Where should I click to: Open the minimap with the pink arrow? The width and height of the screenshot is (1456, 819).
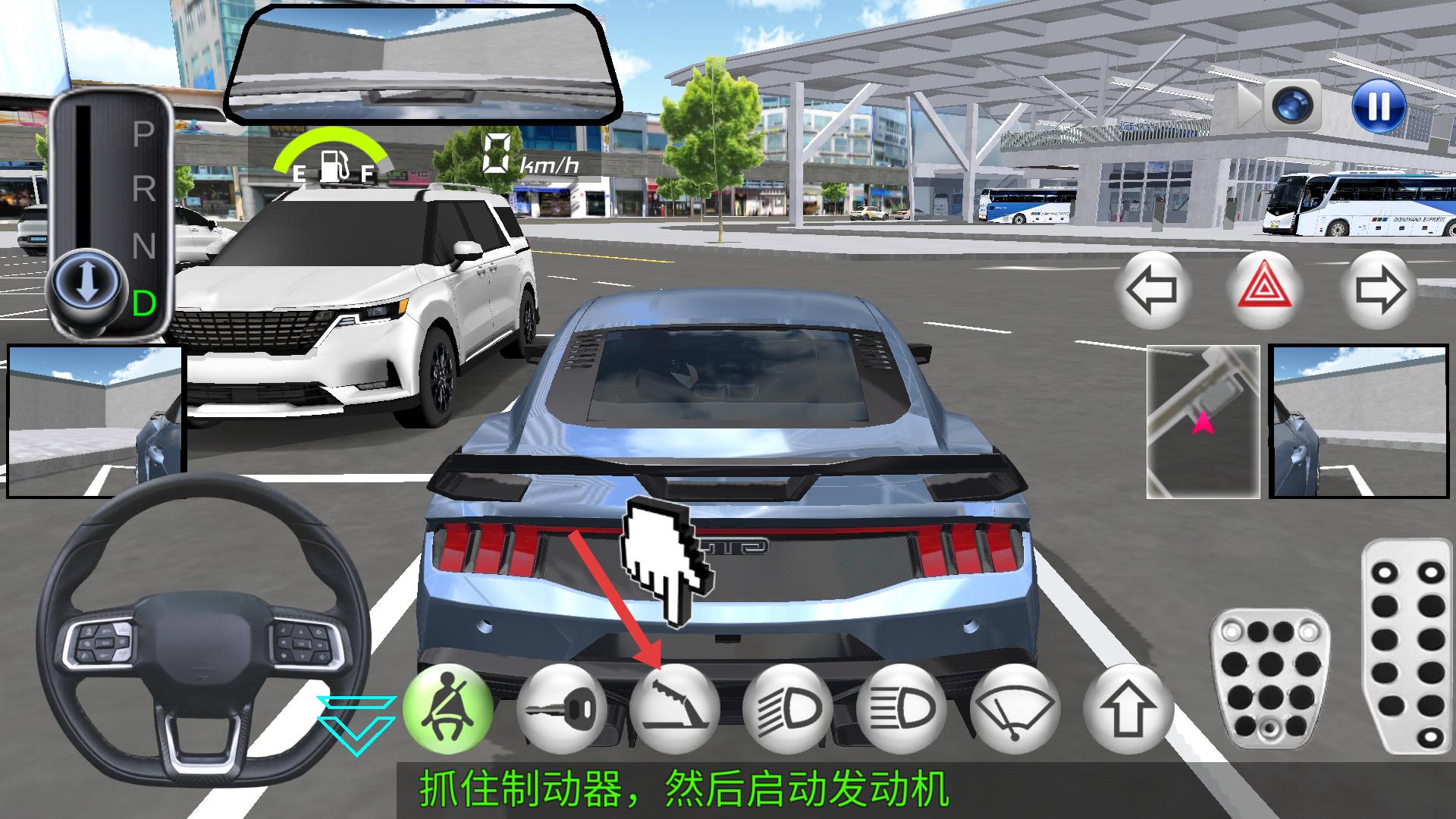point(1203,422)
